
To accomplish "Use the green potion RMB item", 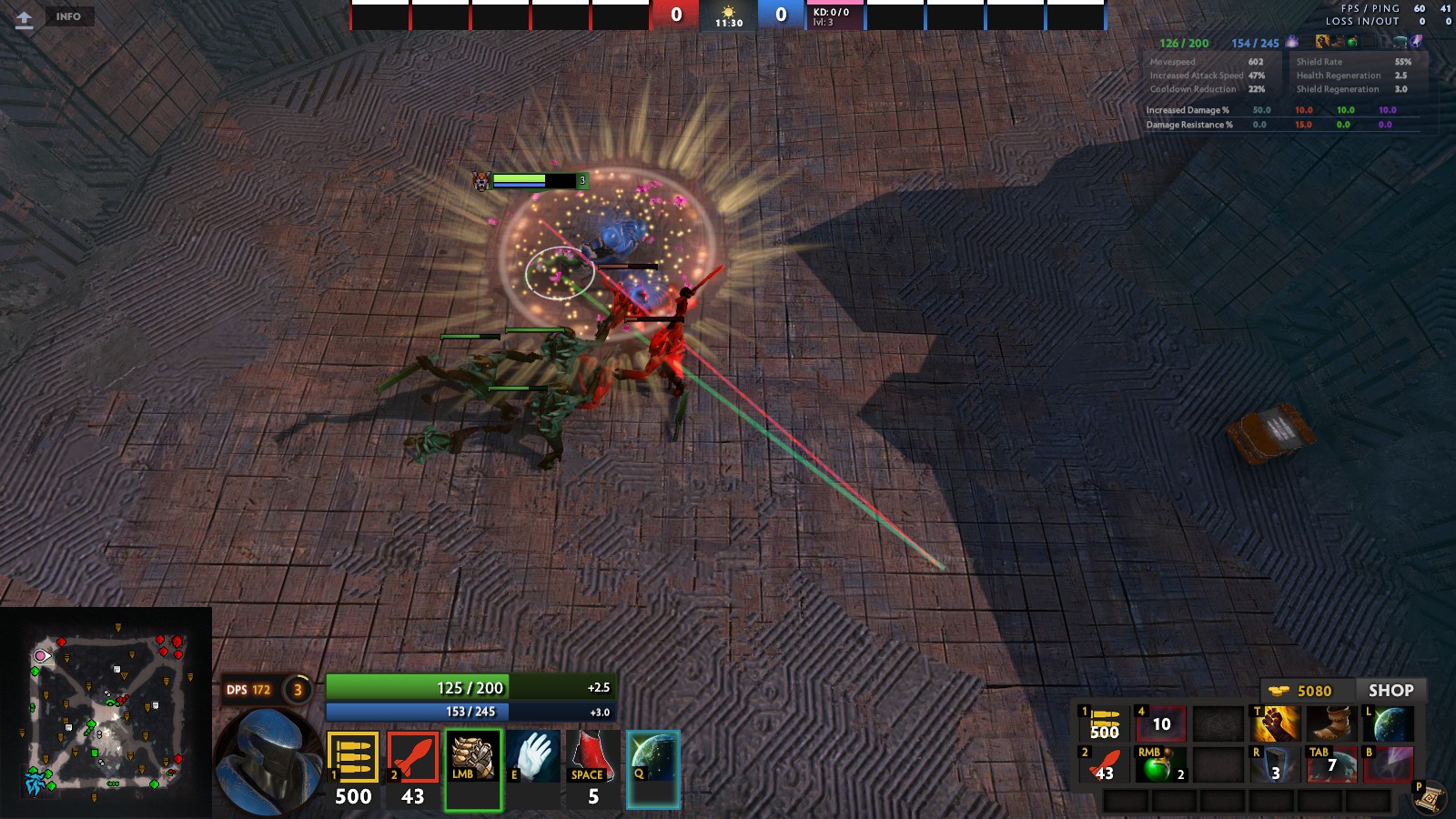I will tap(1160, 764).
